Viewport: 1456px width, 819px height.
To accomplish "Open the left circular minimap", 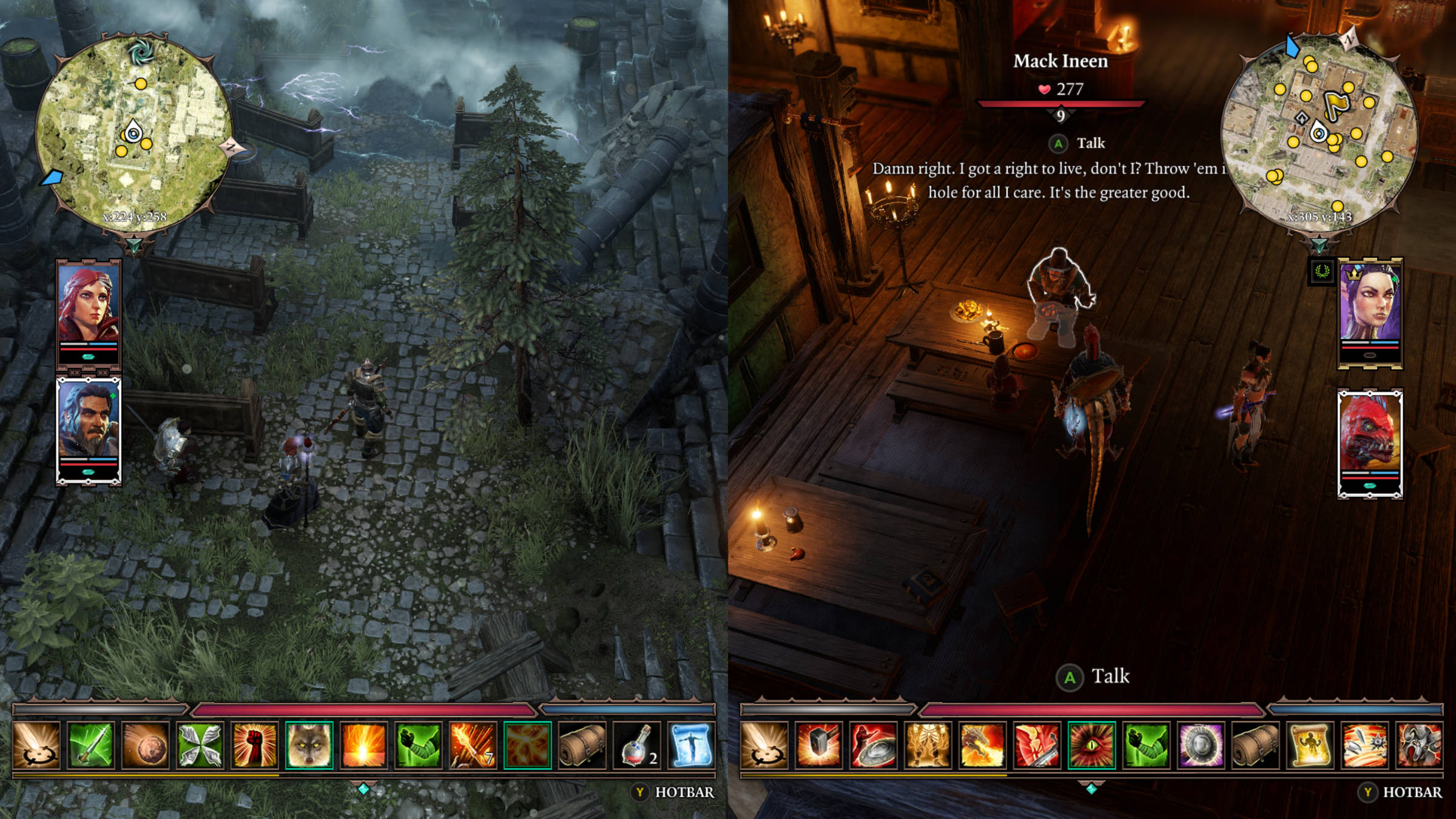I will tap(133, 135).
